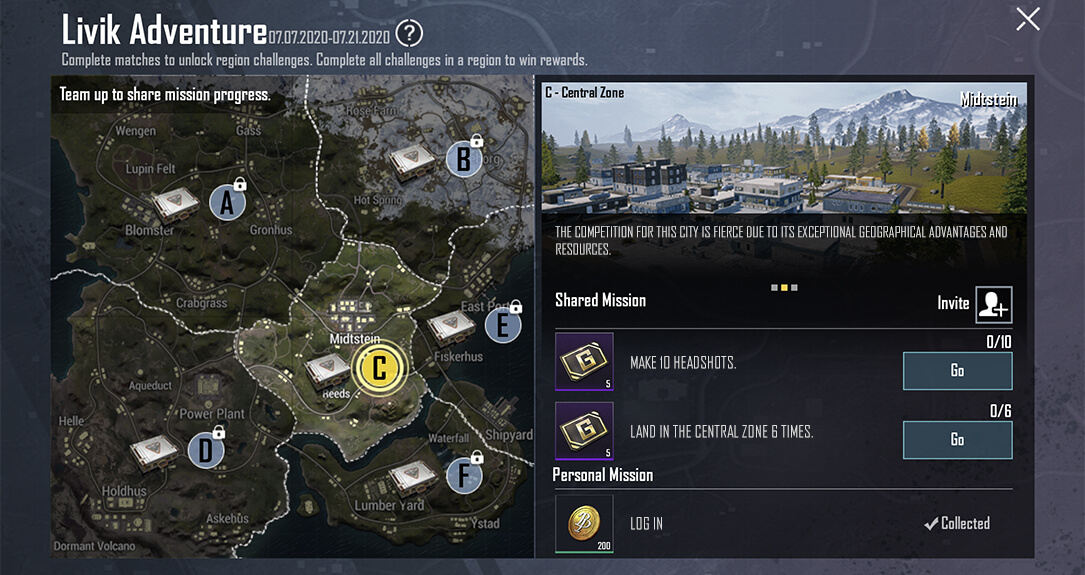View the Midtstein preview image

[x=784, y=148]
